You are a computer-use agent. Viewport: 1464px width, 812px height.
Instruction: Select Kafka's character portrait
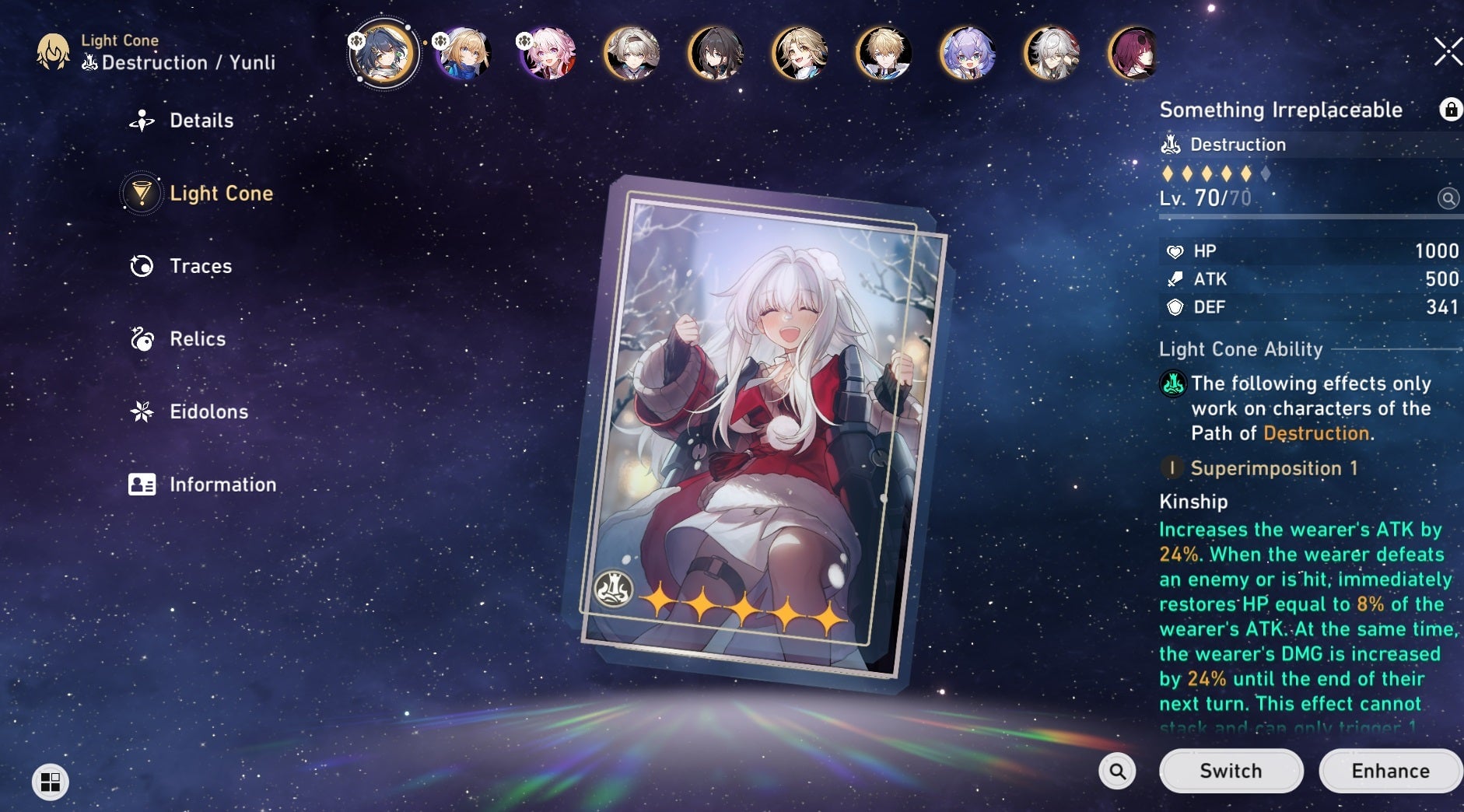[1134, 52]
